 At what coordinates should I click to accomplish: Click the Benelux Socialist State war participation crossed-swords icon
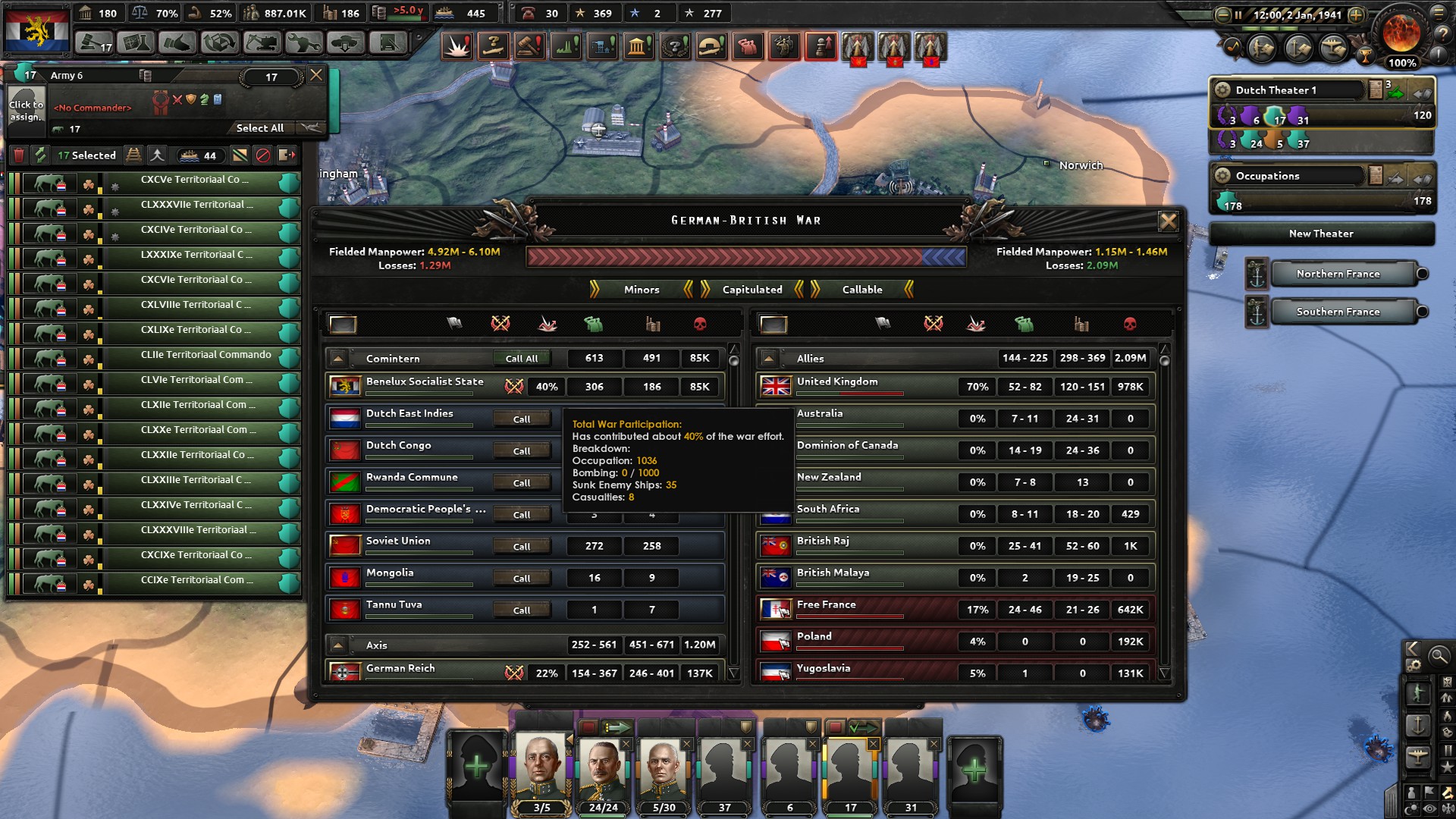pos(515,387)
